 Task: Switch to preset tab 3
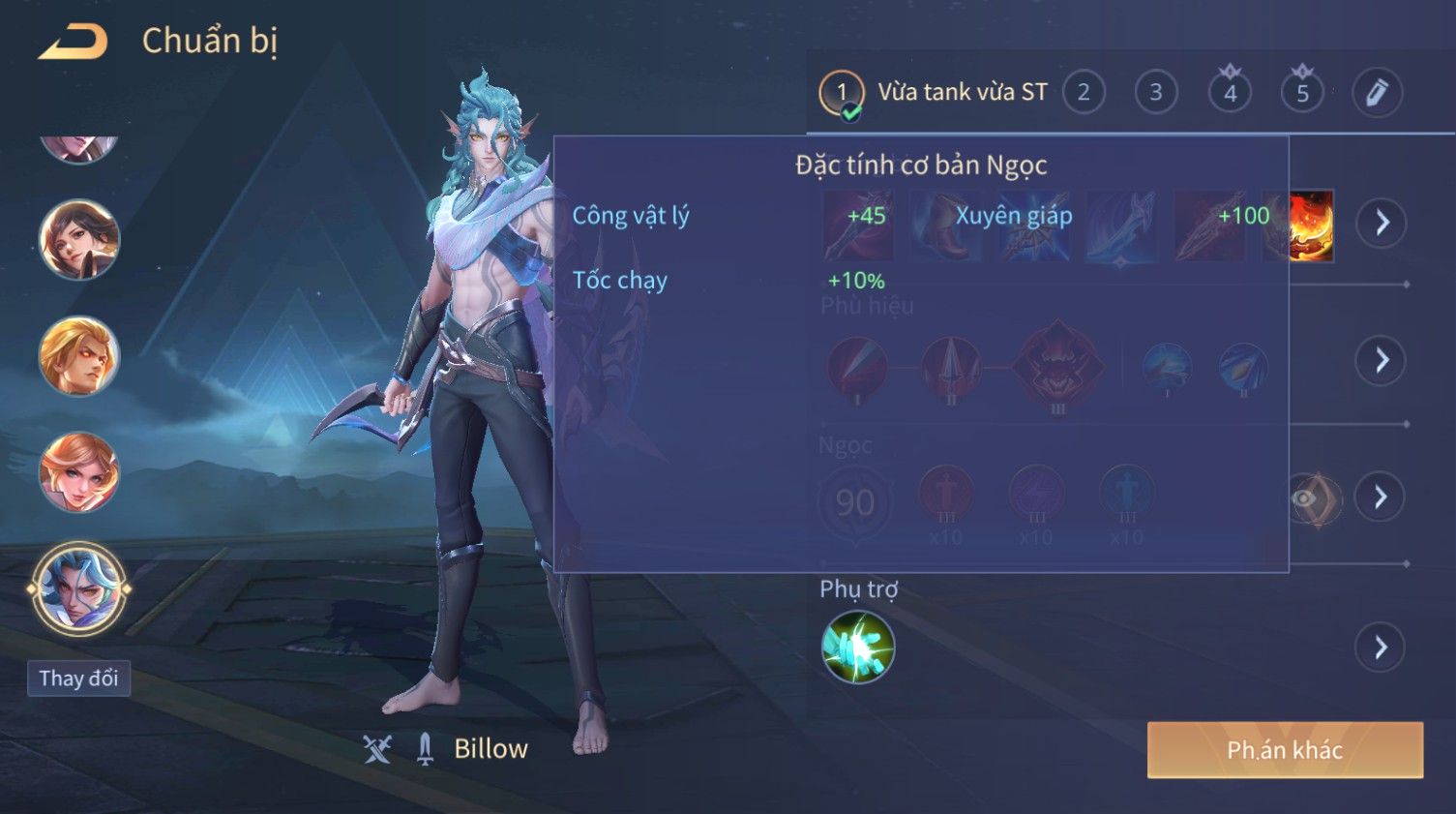(x=1155, y=93)
